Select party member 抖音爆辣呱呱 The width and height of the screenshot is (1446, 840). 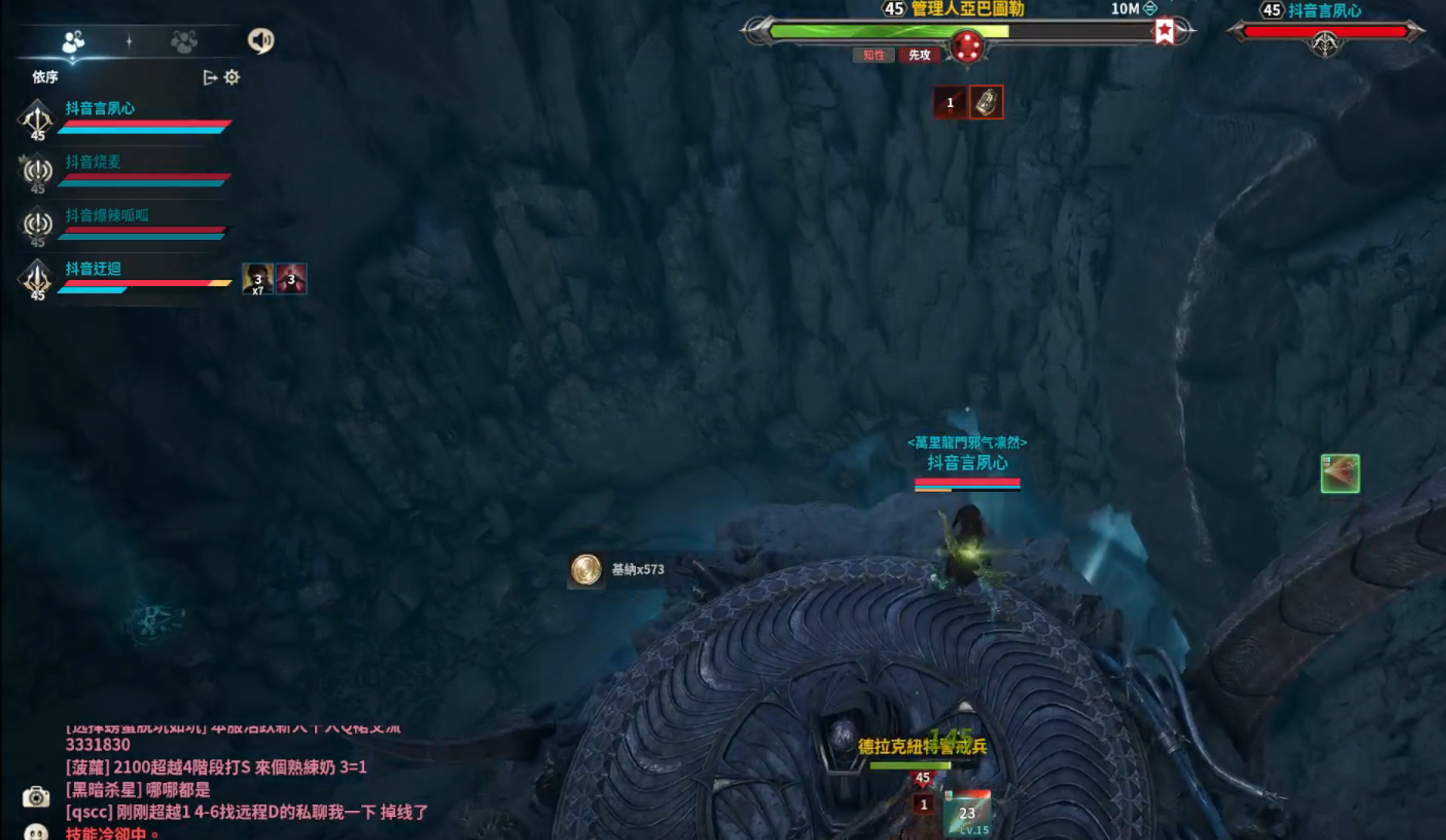[106, 215]
